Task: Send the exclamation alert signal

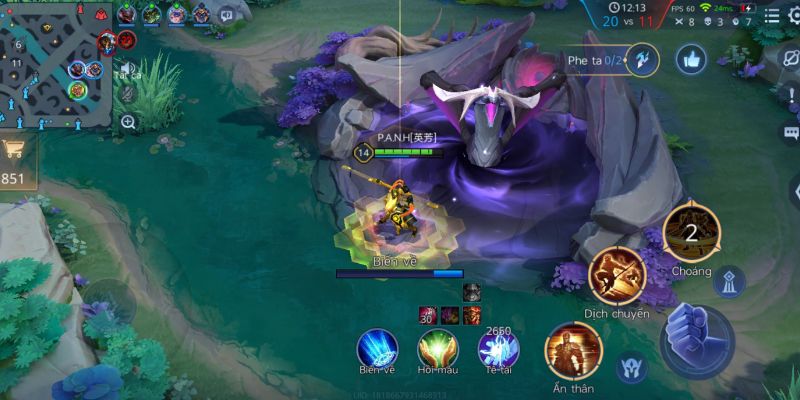Action: coord(791,95)
